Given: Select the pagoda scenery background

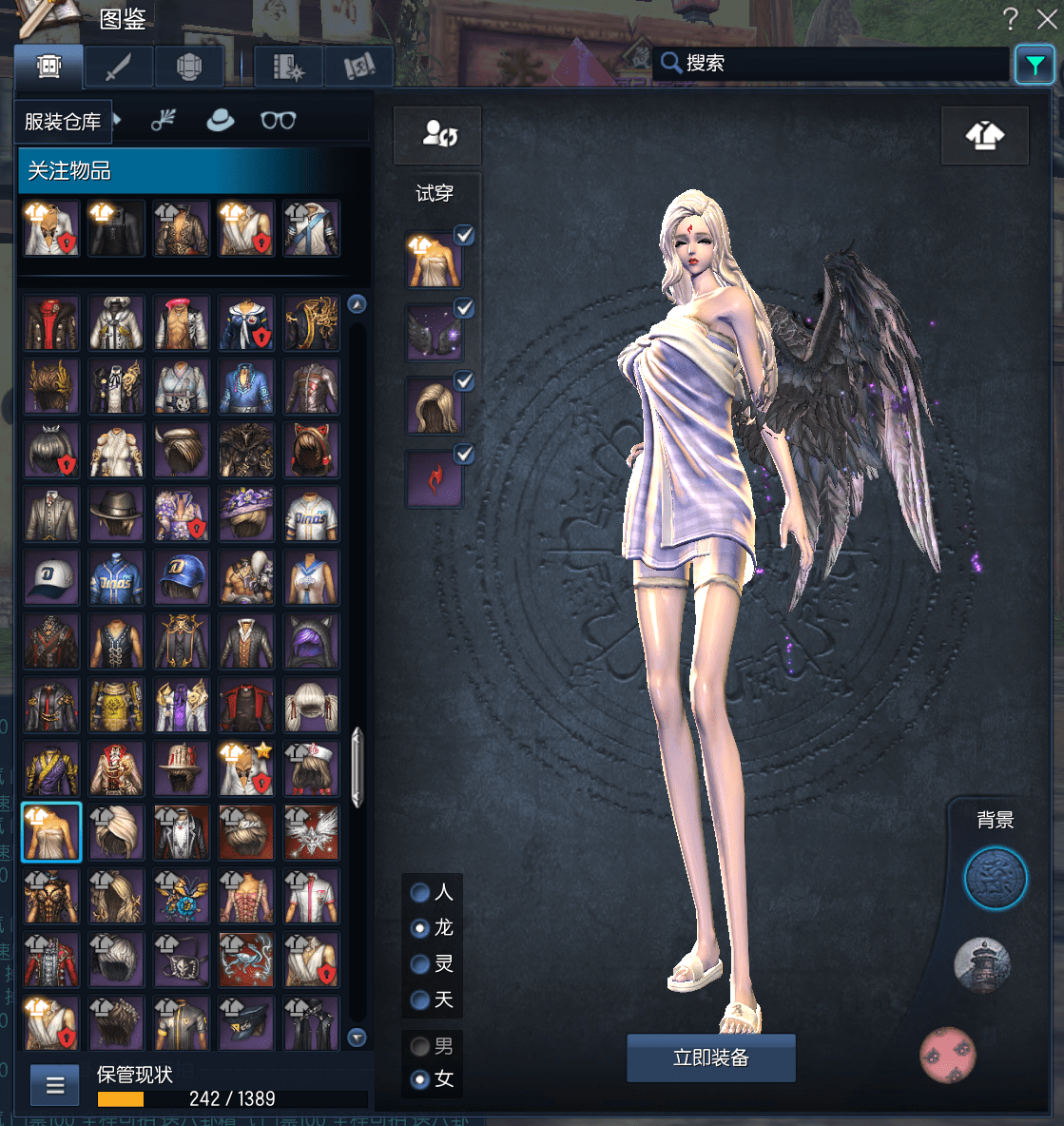Looking at the screenshot, I should [982, 964].
